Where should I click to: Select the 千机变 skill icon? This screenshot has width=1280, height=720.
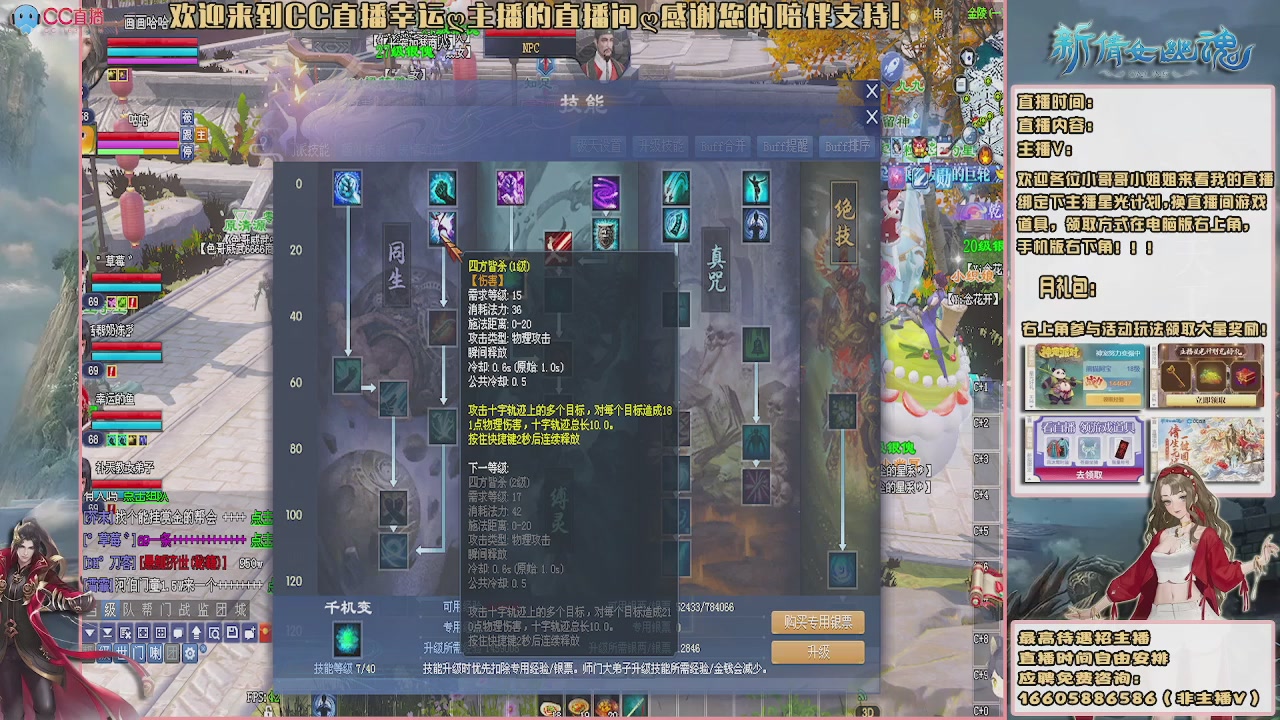(347, 637)
